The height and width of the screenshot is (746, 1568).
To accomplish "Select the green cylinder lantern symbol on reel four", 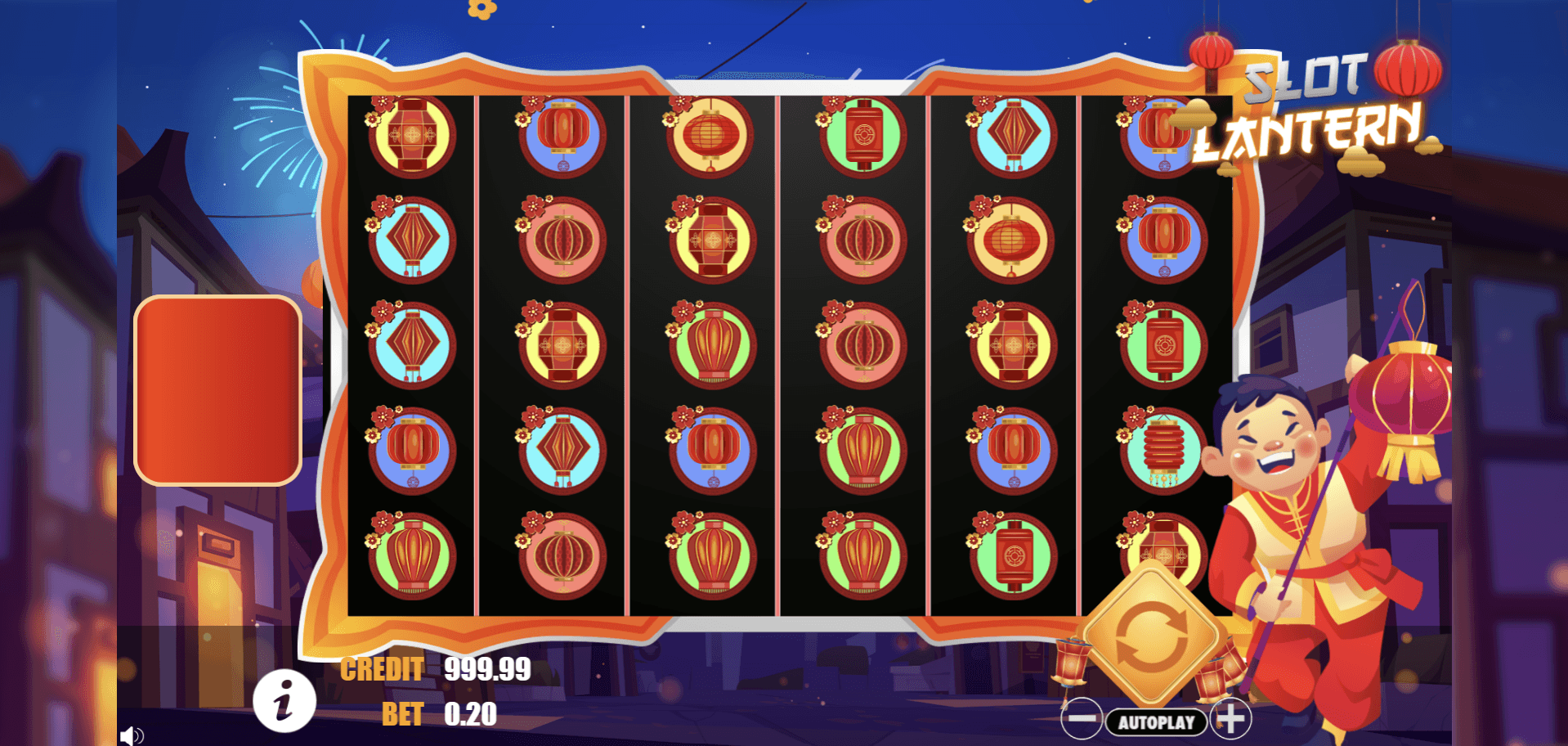I will pyautogui.click(x=864, y=135).
